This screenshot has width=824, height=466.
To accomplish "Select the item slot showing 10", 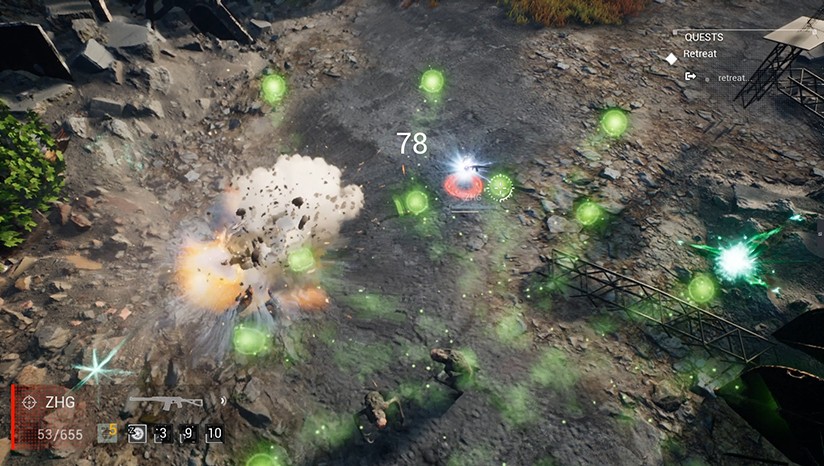I will pyautogui.click(x=214, y=433).
